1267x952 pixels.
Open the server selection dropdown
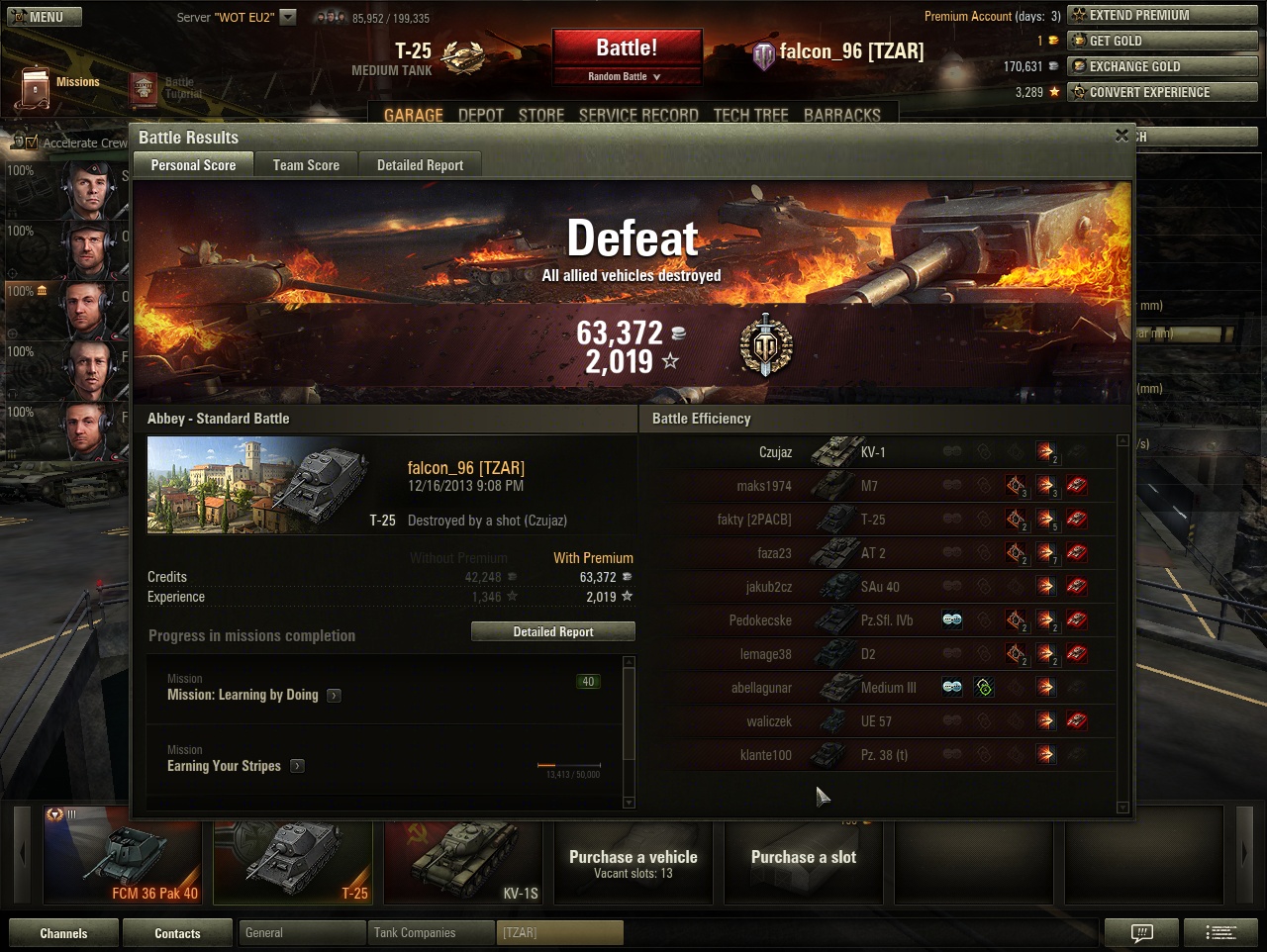click(x=288, y=17)
